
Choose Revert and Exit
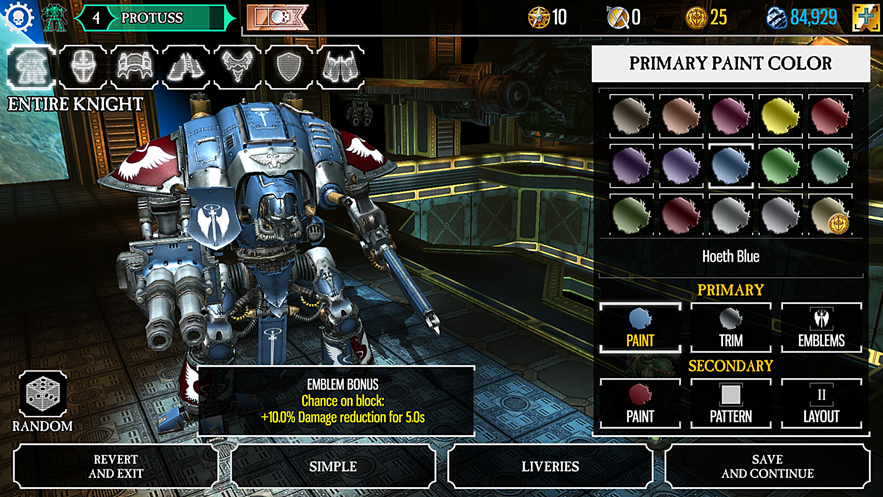click(118, 466)
